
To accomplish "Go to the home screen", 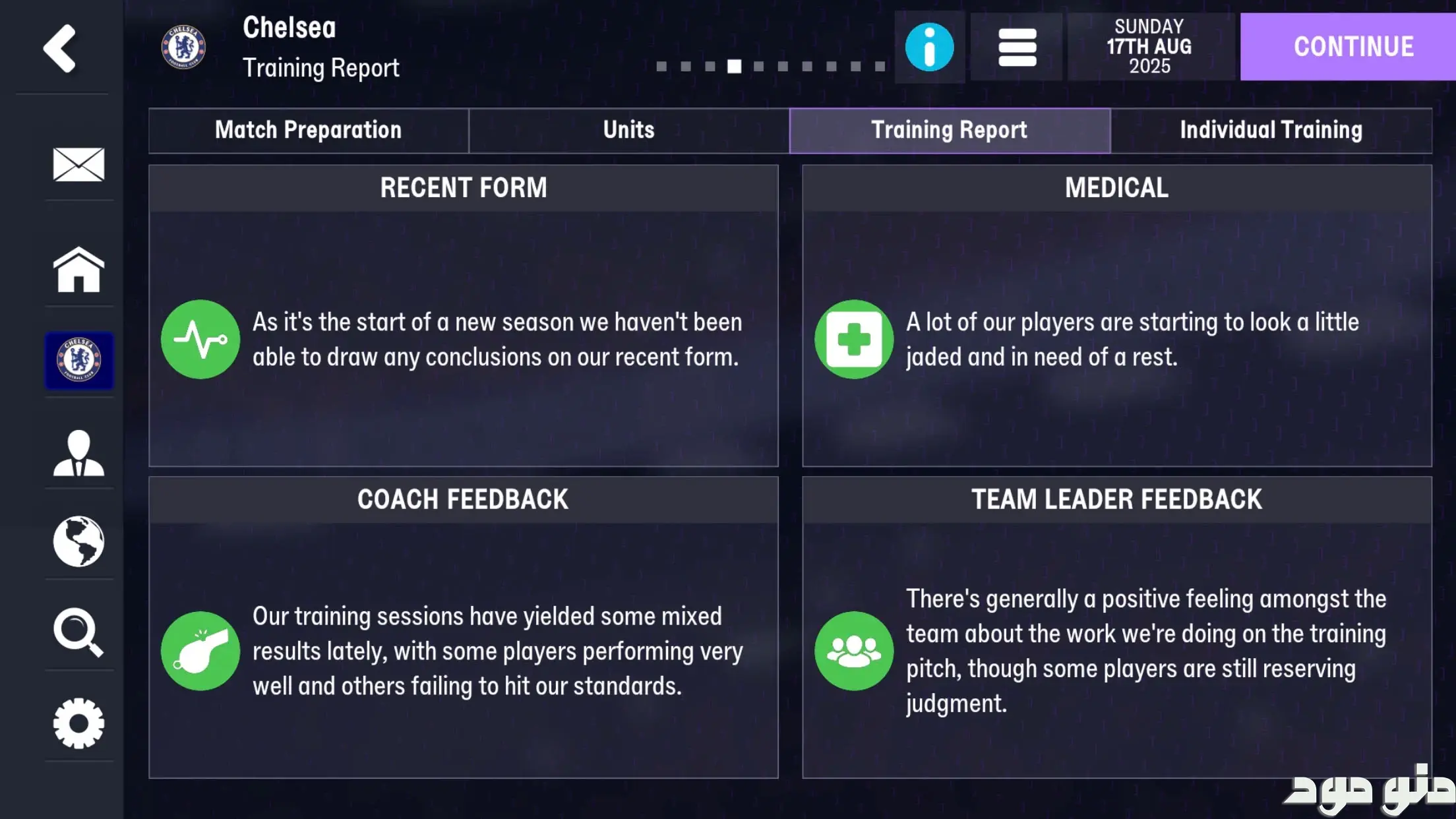I will [x=78, y=269].
